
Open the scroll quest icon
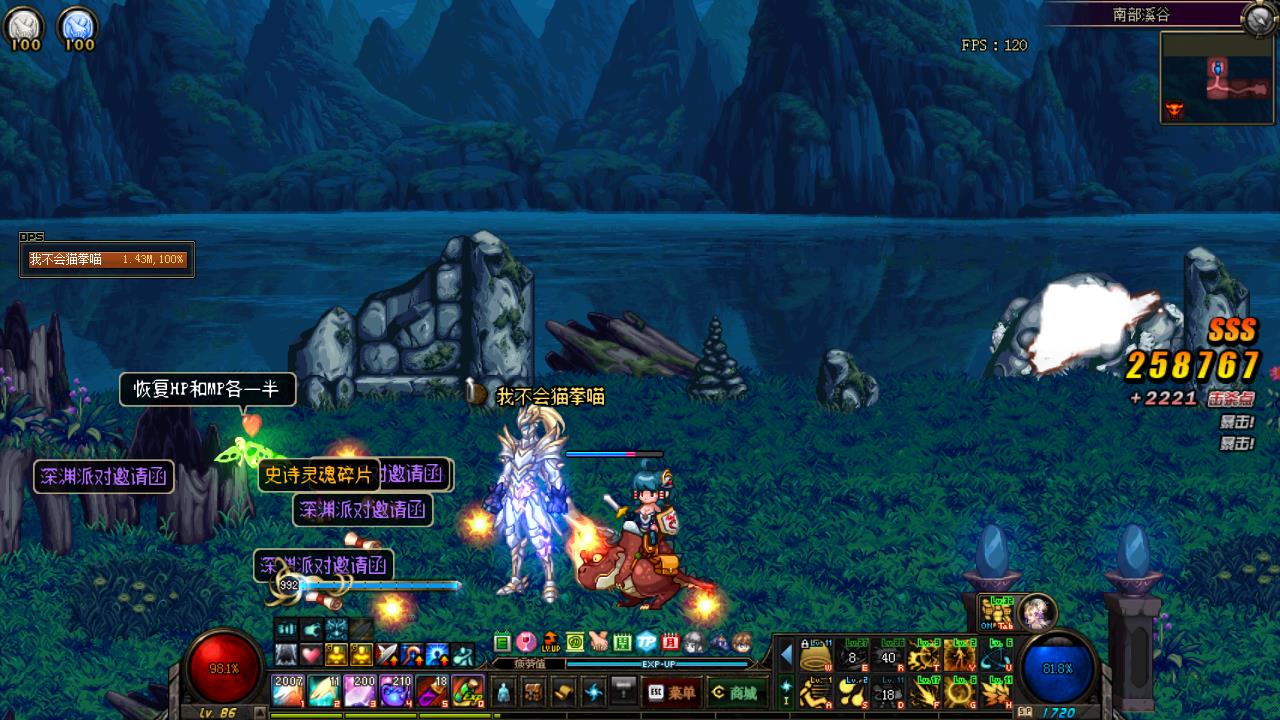(563, 692)
